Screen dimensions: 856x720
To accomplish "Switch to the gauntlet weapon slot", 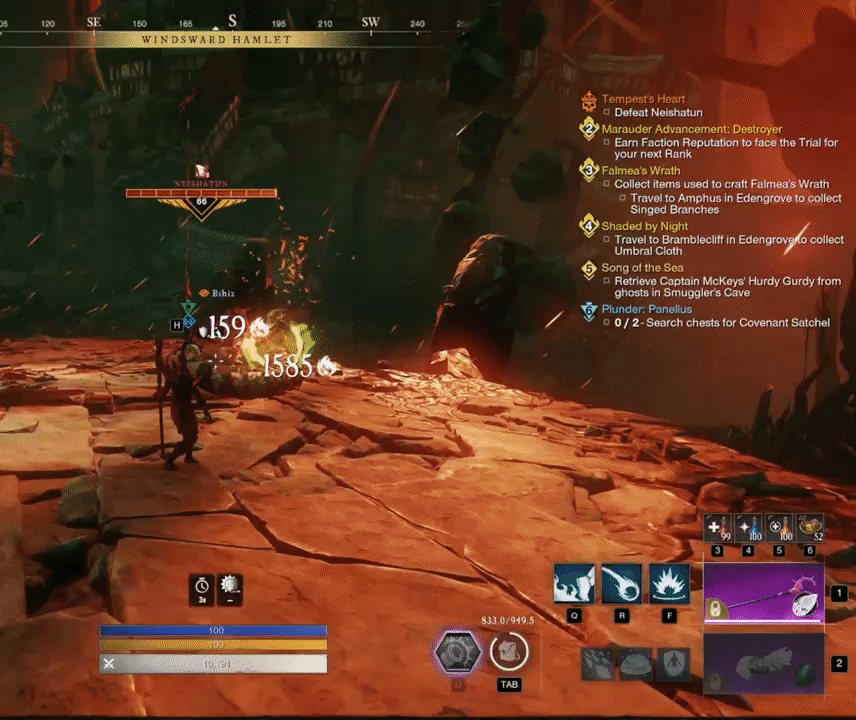I will (x=763, y=663).
